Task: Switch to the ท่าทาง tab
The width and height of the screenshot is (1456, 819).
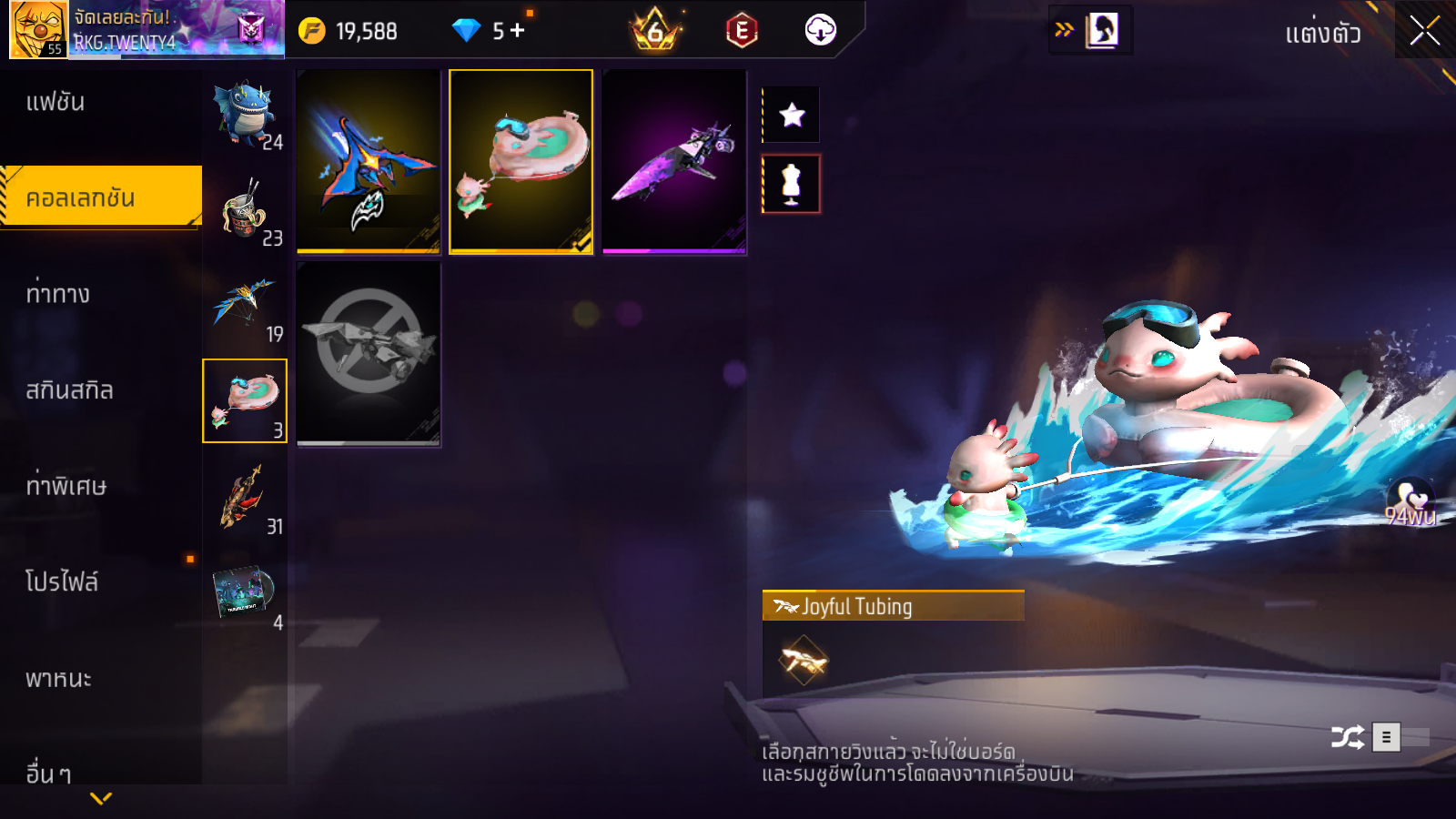Action: point(58,294)
